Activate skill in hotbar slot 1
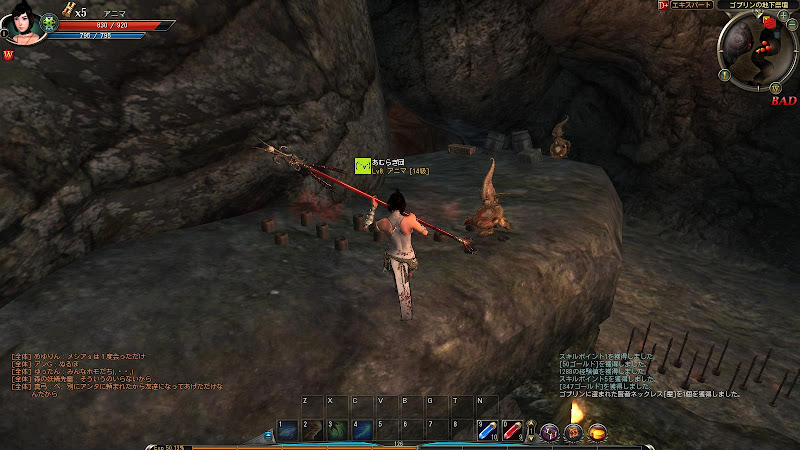 pyautogui.click(x=288, y=428)
